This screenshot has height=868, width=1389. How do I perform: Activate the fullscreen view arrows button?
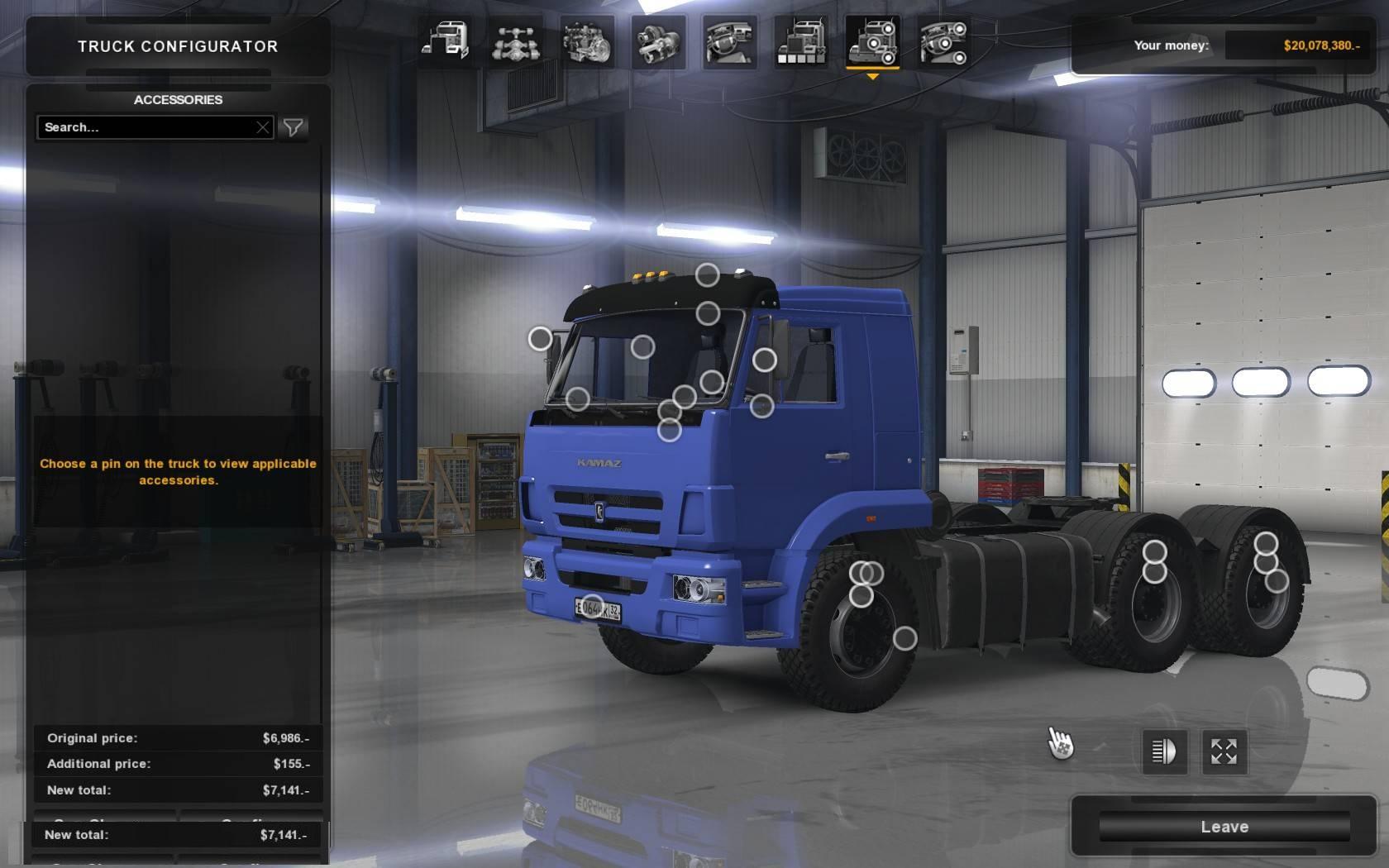click(x=1224, y=751)
